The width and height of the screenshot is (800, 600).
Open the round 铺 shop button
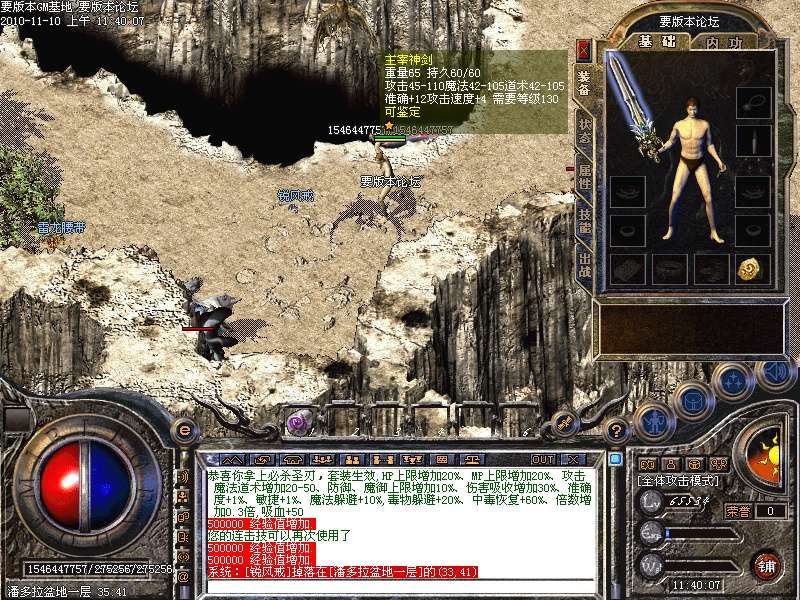(767, 565)
